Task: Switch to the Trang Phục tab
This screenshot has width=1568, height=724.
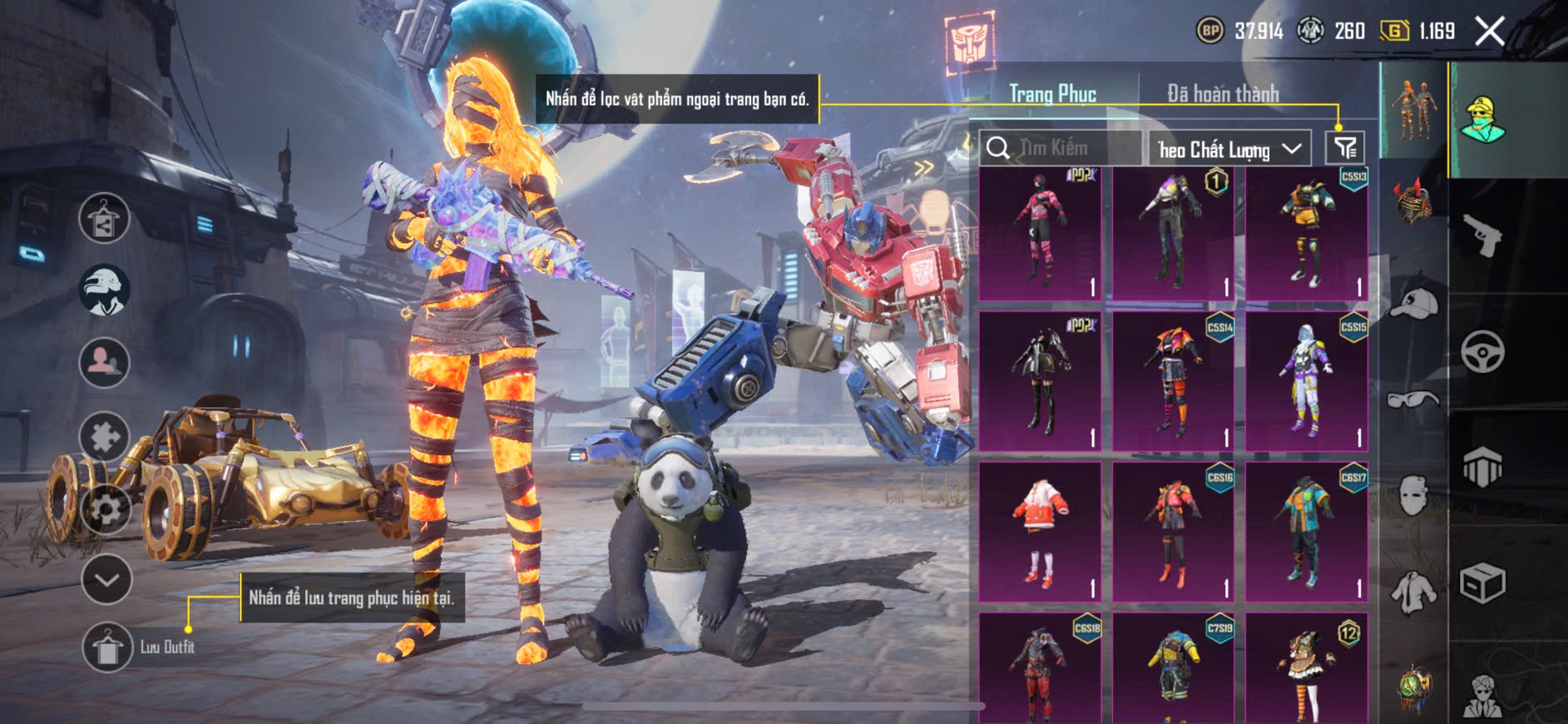Action: (1052, 94)
